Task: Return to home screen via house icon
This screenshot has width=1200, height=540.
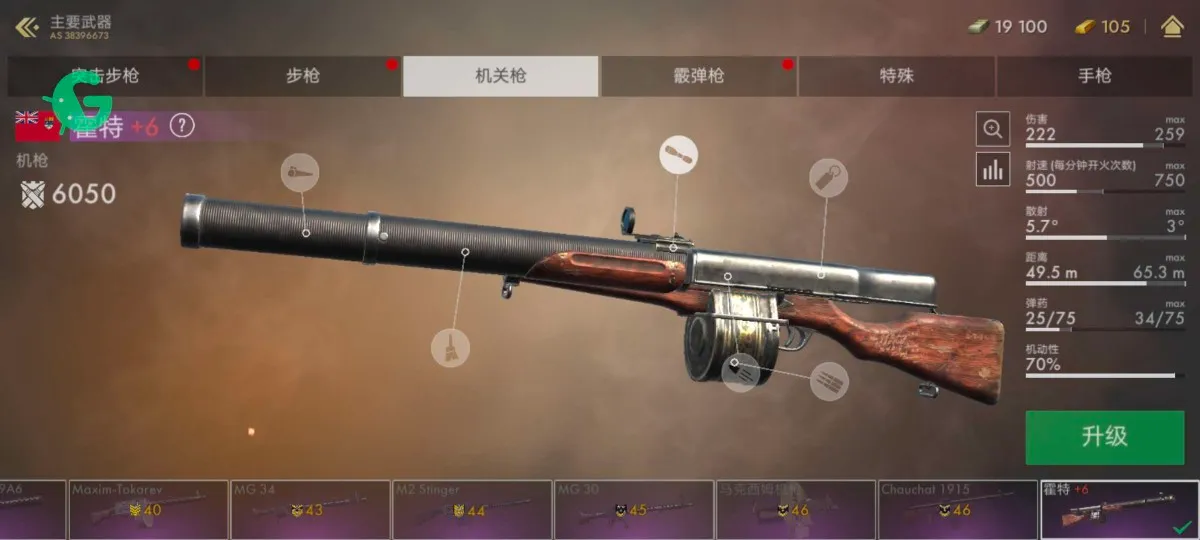Action: (1172, 27)
